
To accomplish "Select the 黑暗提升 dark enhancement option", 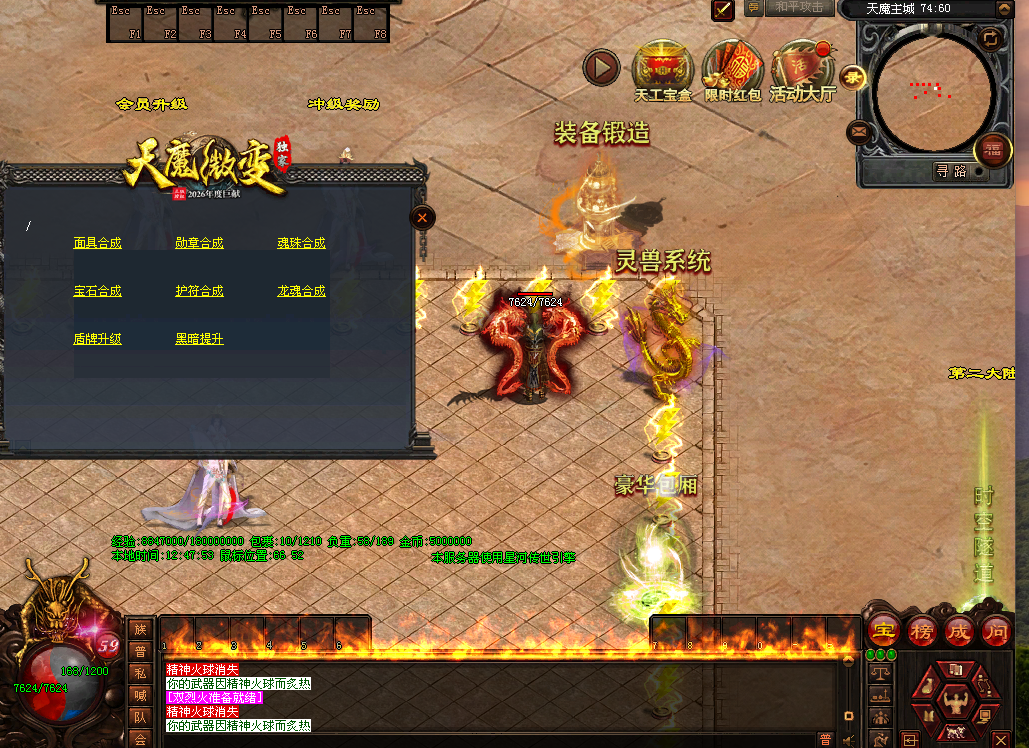I will pos(199,339).
